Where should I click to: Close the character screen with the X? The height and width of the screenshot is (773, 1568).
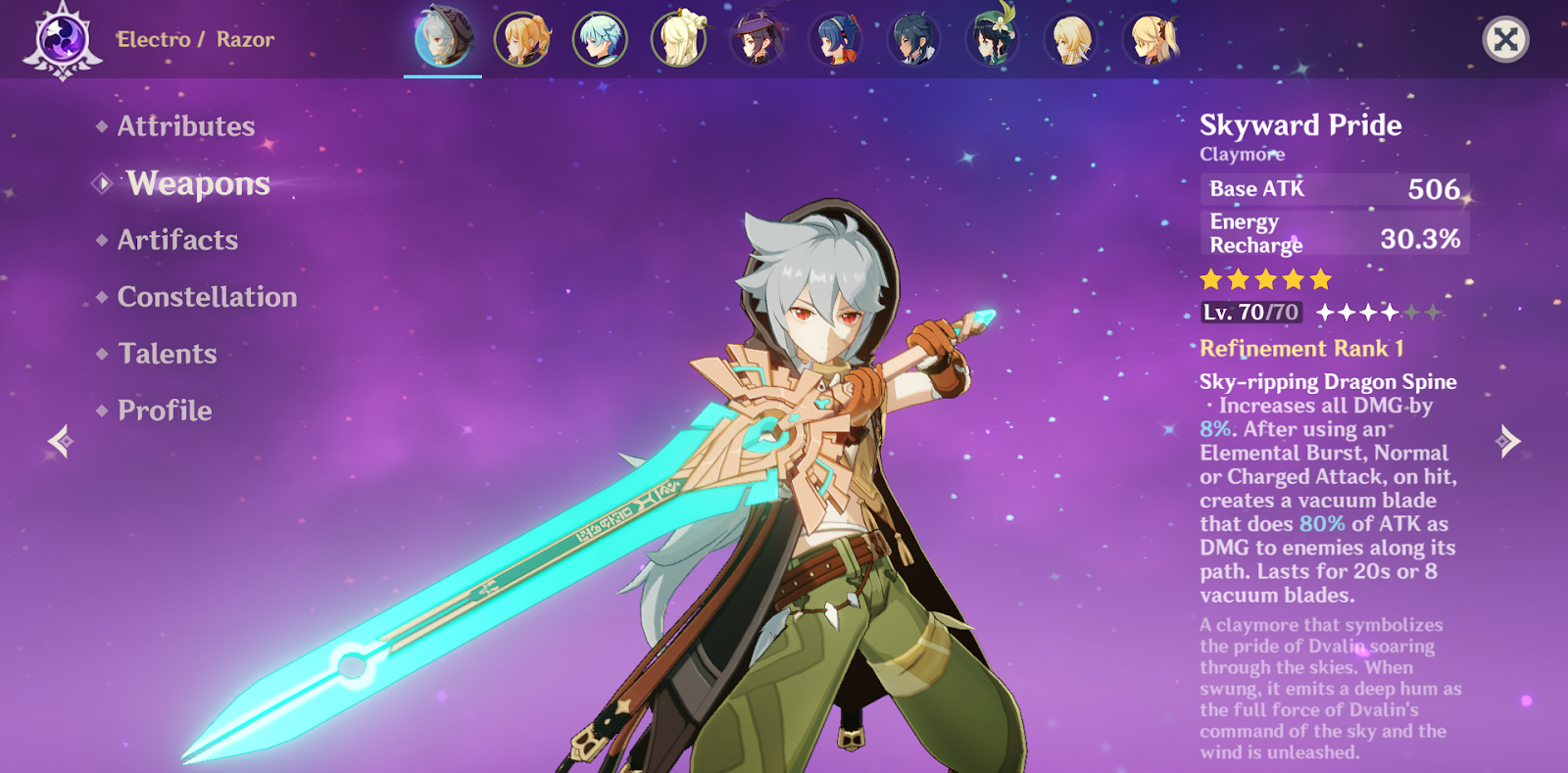click(x=1505, y=40)
